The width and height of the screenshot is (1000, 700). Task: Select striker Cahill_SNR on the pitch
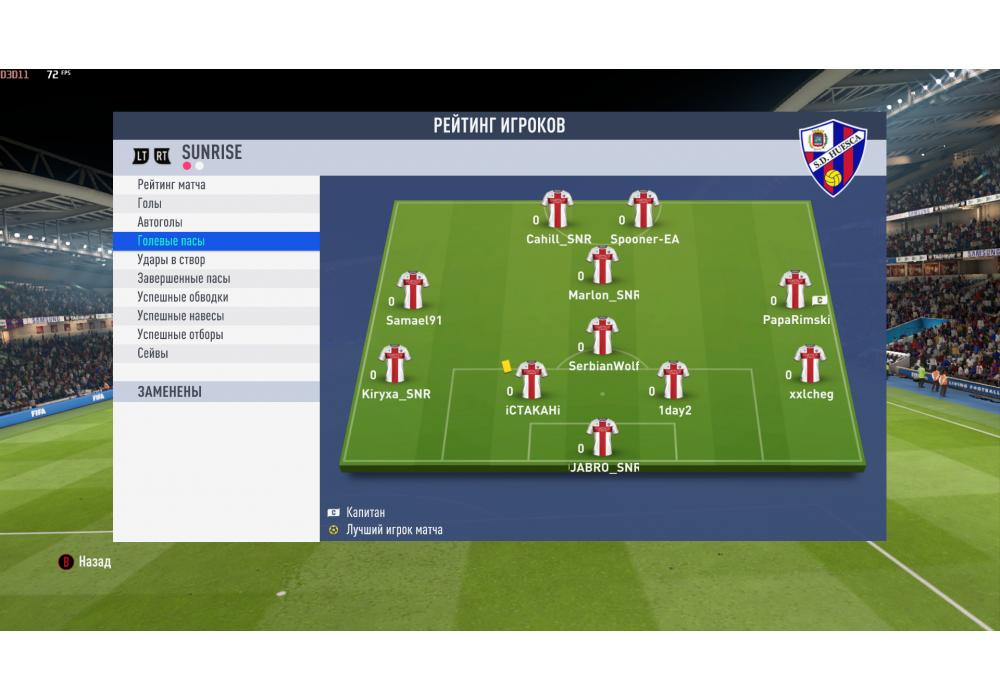[x=557, y=210]
